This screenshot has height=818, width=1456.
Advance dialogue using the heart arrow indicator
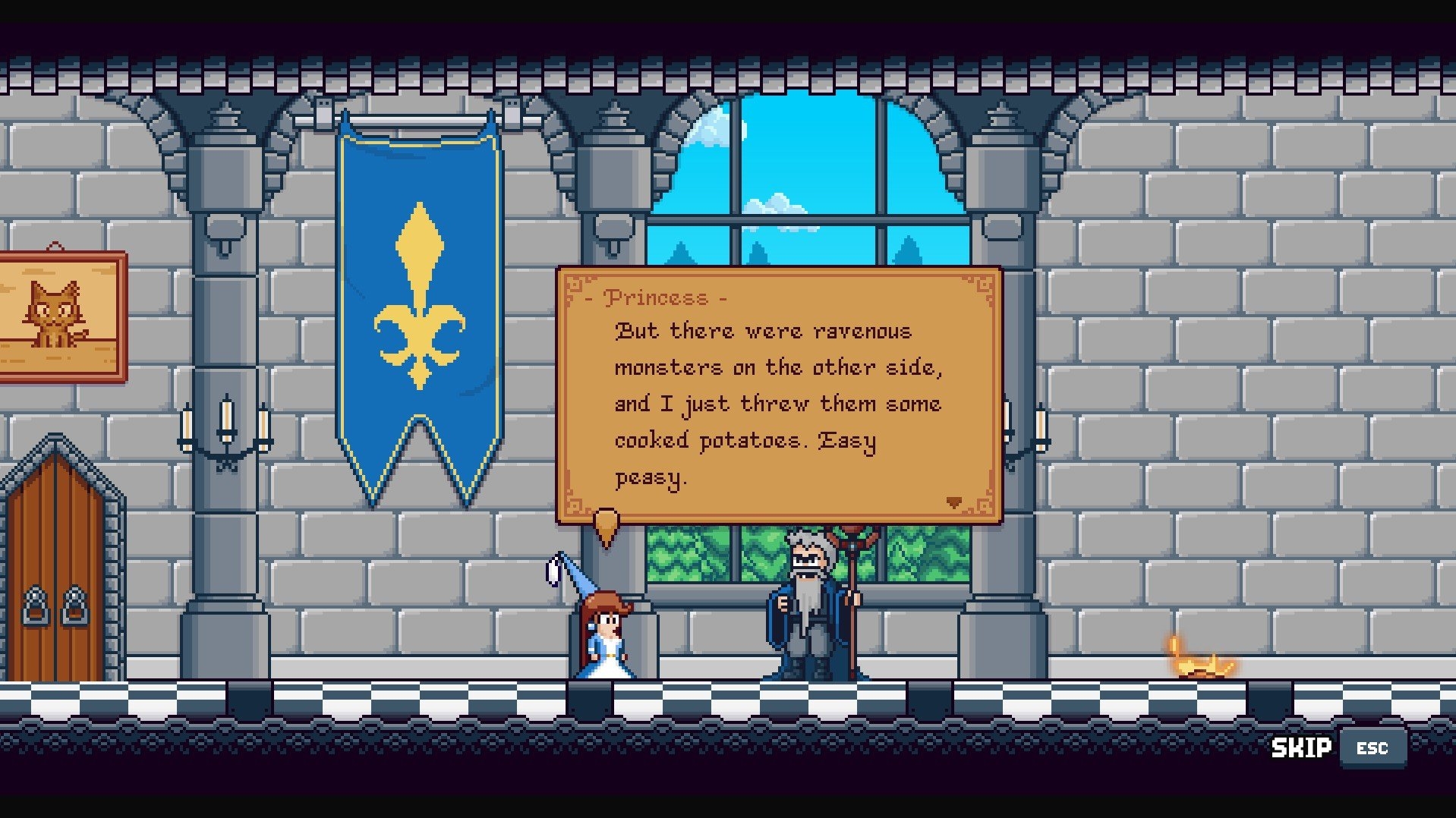954,502
